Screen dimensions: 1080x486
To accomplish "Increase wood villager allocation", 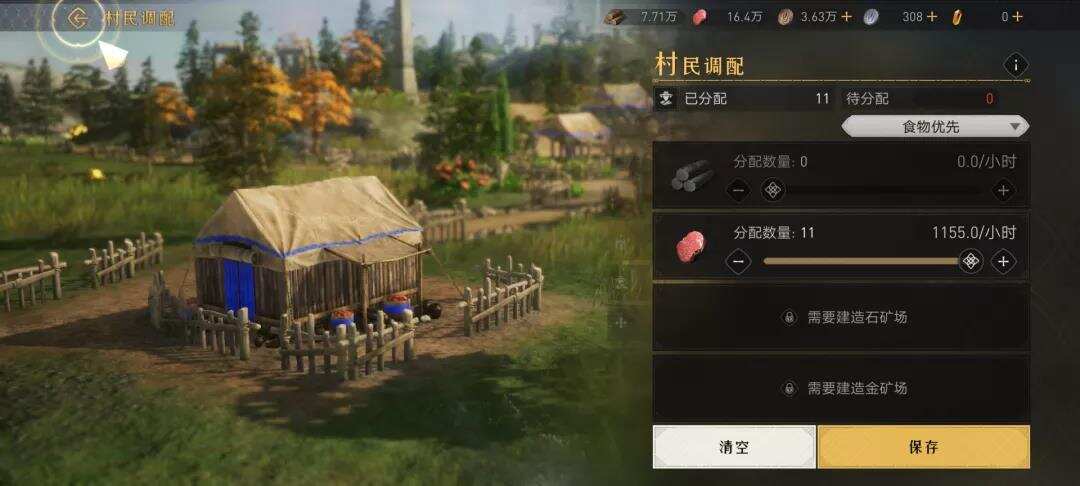I will click(1003, 190).
